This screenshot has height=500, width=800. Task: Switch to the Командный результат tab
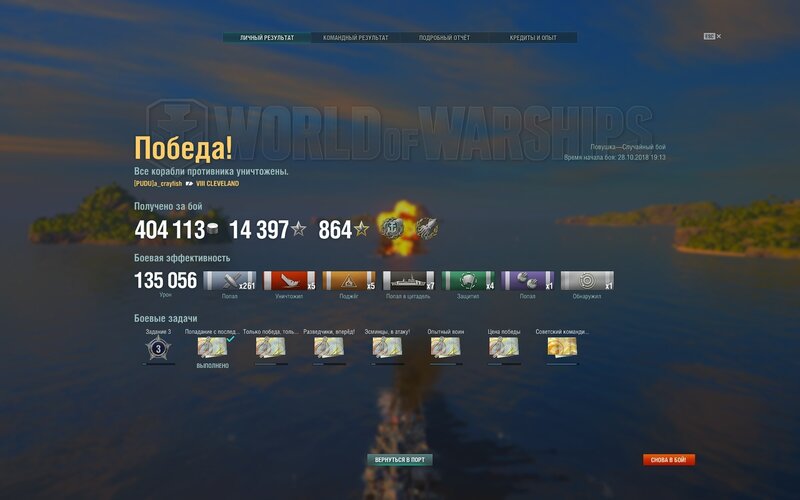pos(355,38)
